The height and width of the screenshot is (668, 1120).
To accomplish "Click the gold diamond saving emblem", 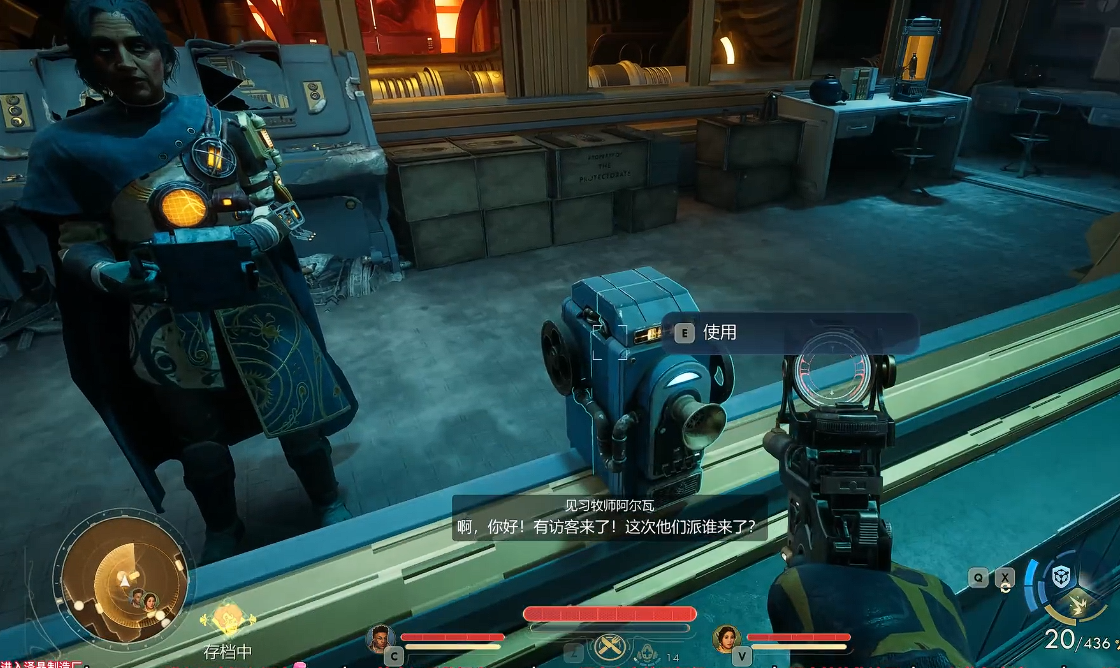I will (228, 618).
